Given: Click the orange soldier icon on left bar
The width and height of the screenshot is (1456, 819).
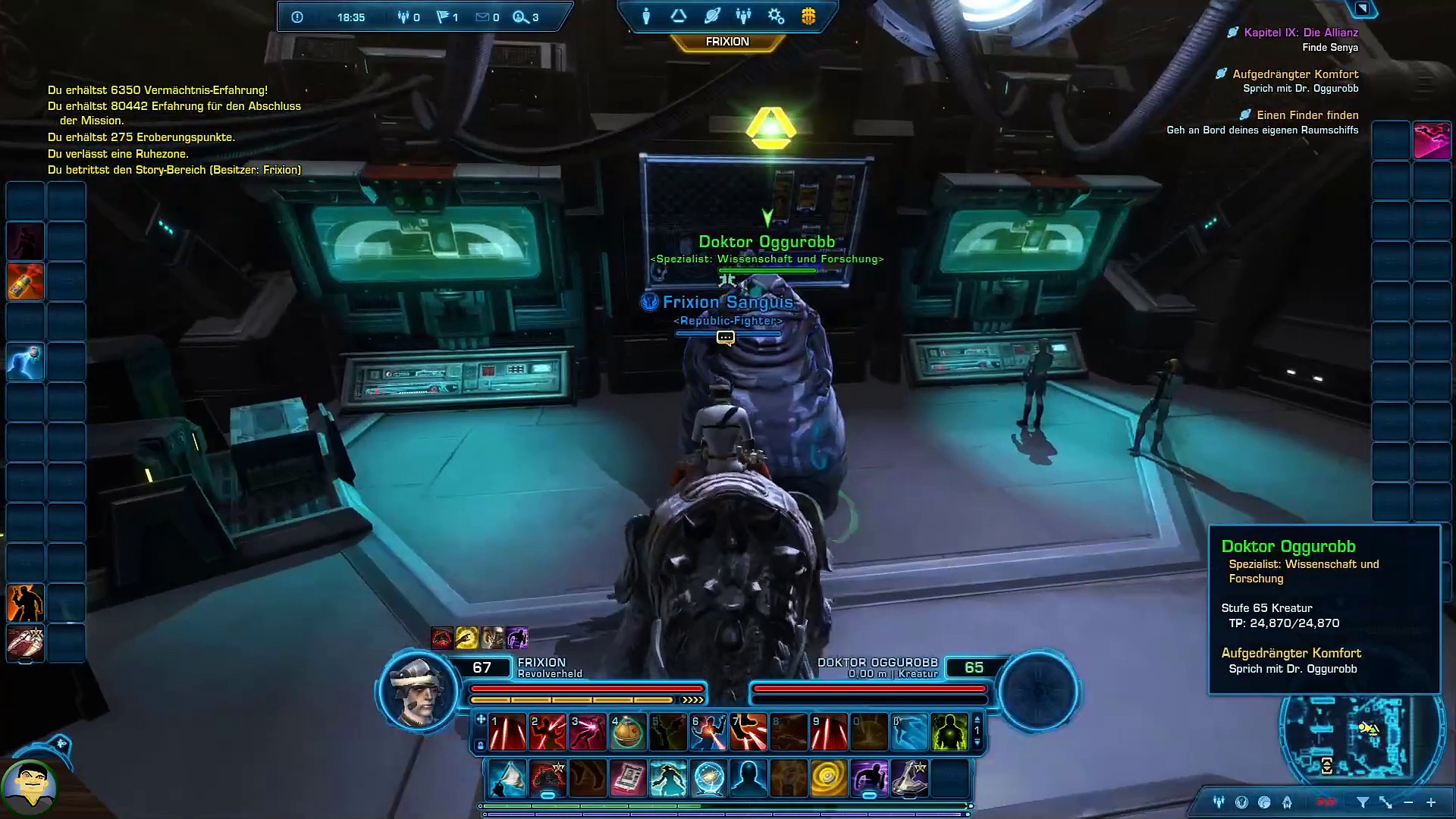Looking at the screenshot, I should (25, 603).
